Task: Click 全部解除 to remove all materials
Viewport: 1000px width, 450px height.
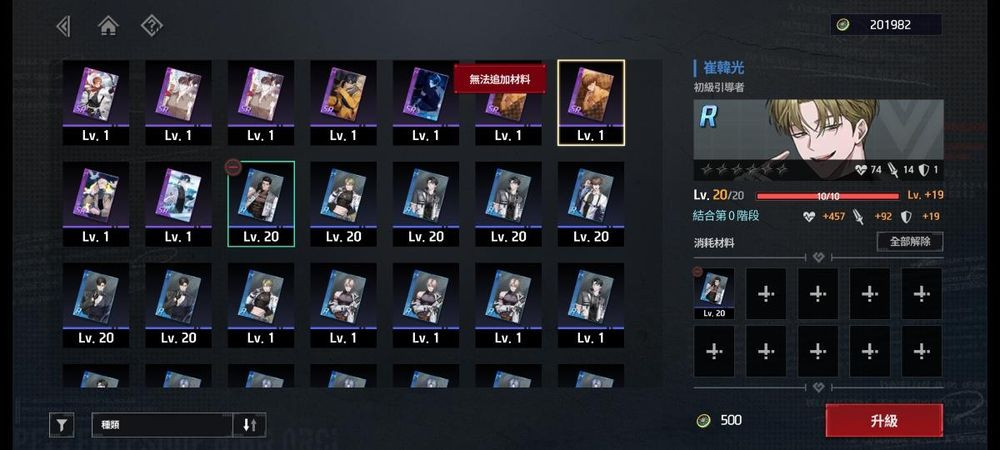Action: pos(909,242)
